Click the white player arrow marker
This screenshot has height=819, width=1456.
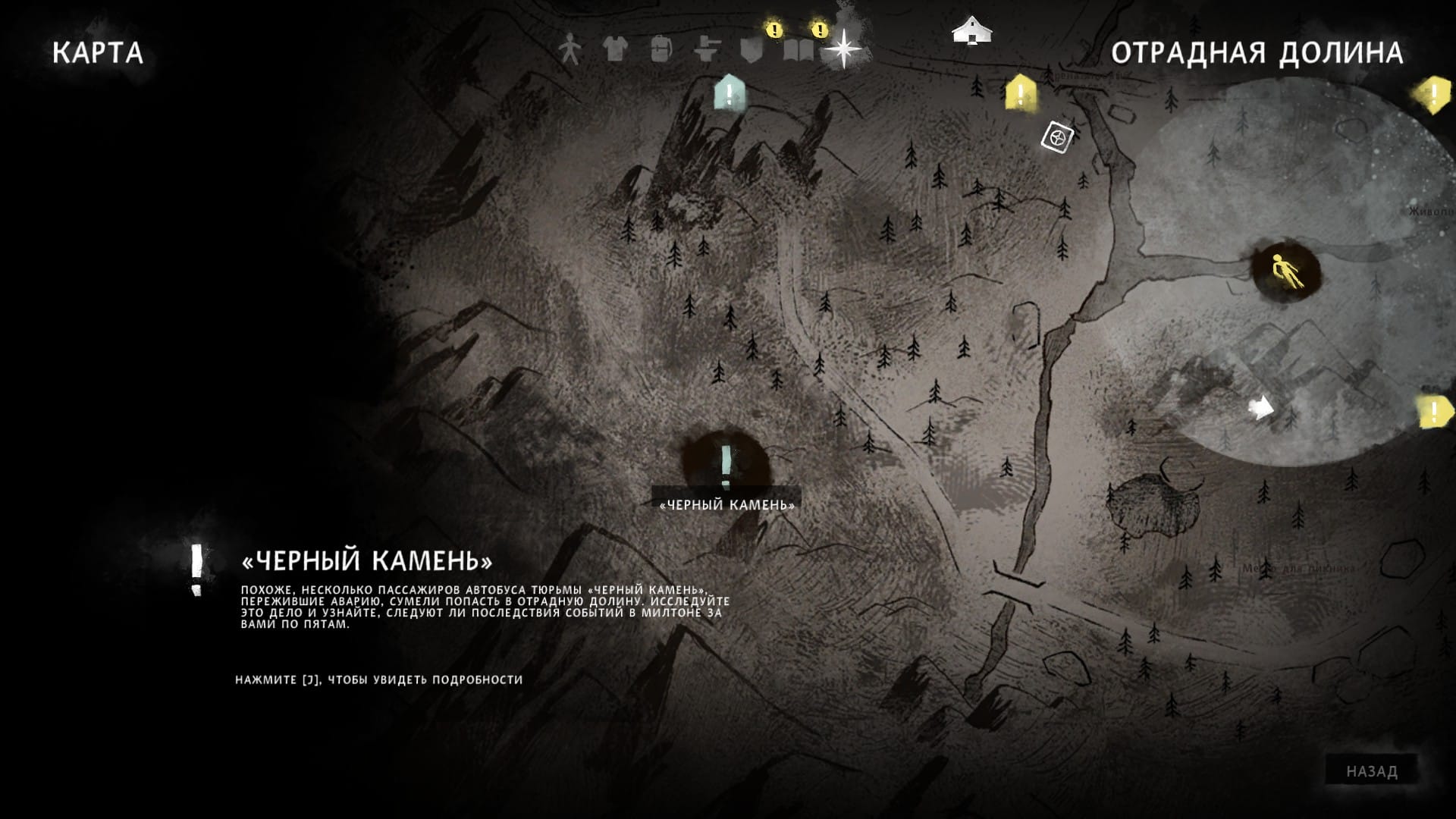tap(1260, 408)
